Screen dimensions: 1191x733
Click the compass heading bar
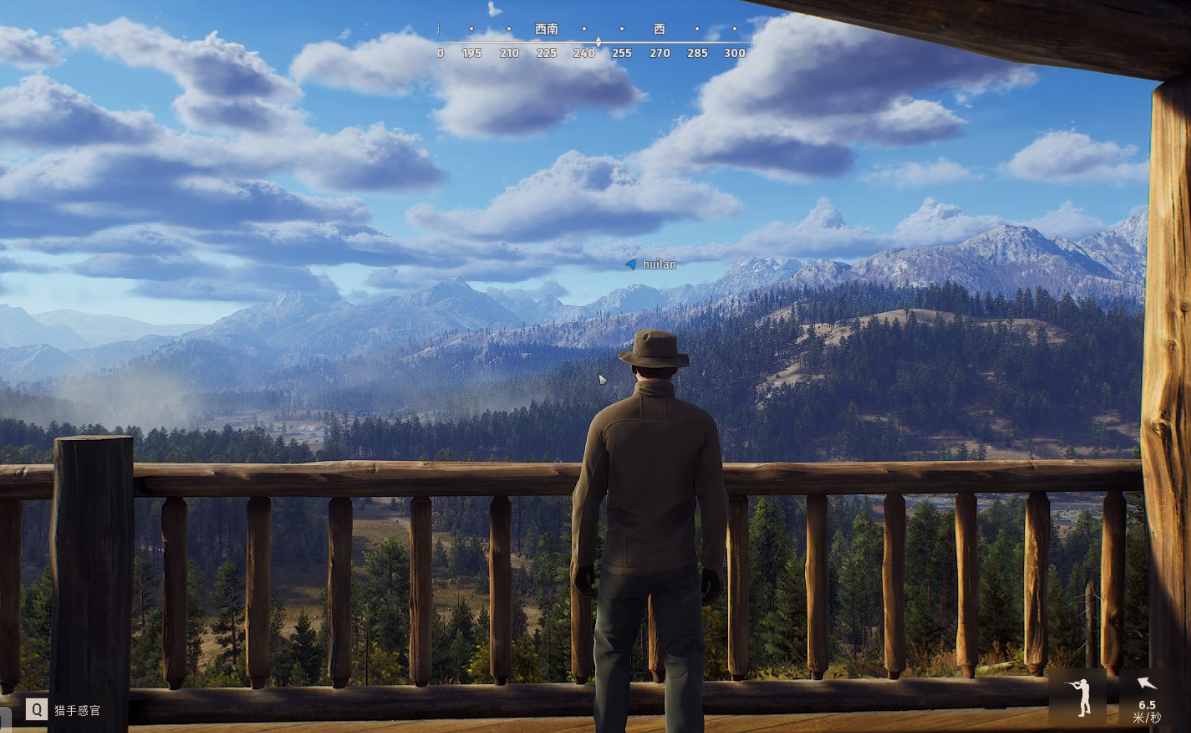coord(591,42)
